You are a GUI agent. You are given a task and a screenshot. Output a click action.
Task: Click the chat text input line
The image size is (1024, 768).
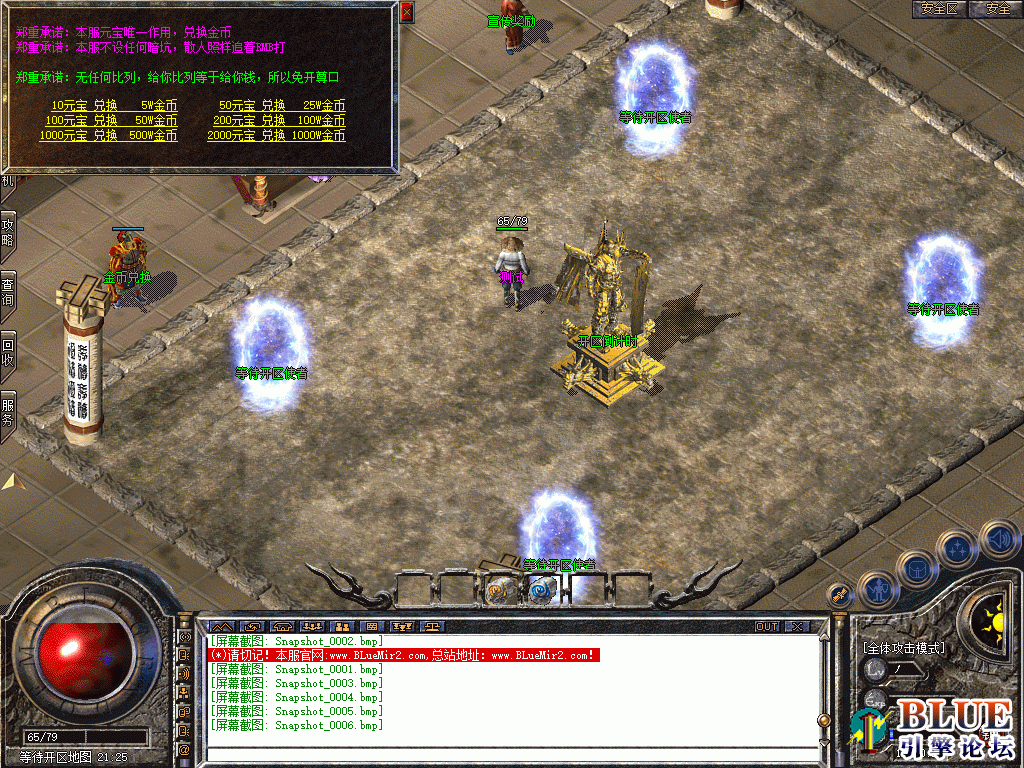[510, 748]
